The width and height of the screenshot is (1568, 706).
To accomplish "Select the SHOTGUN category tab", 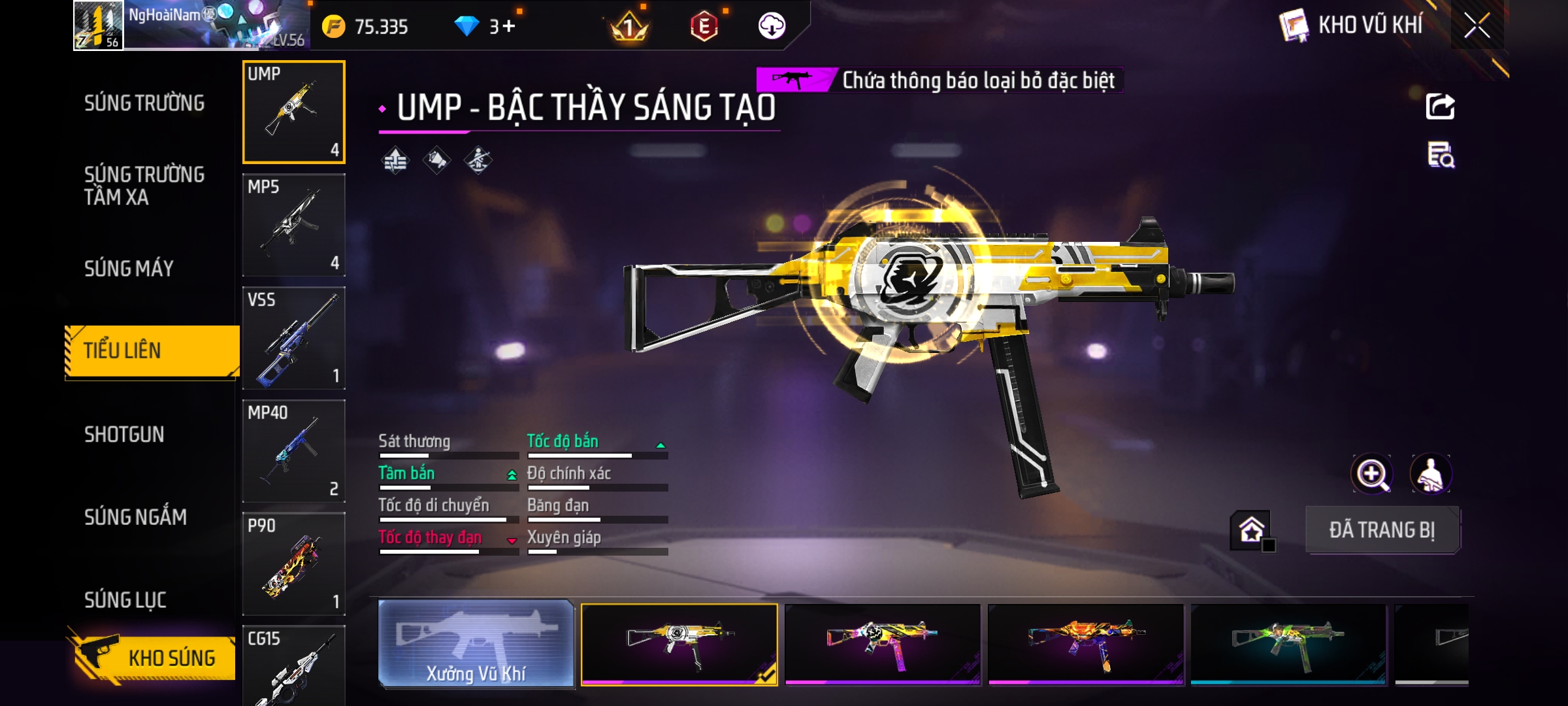I will coord(124,435).
